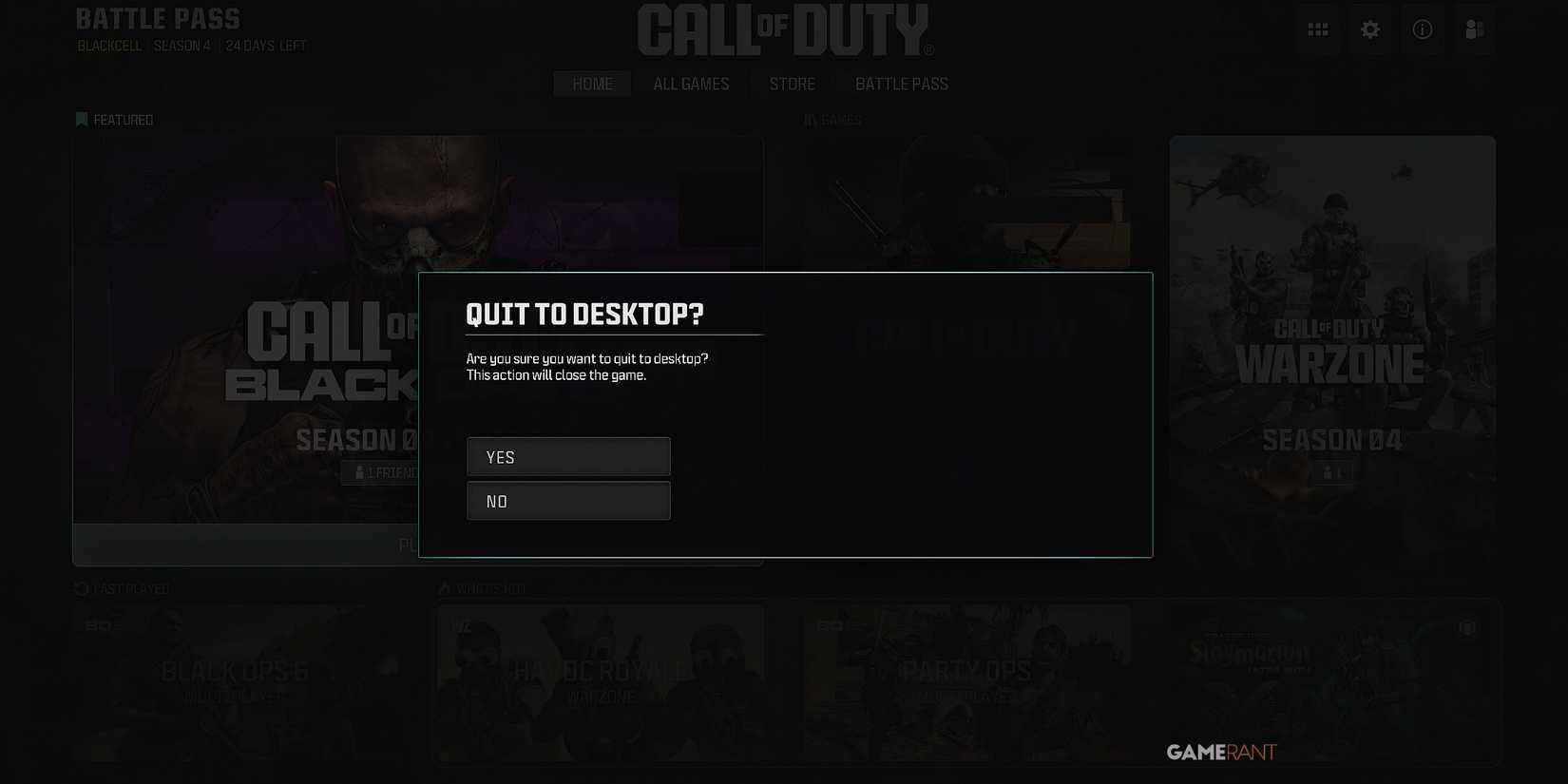Switch to the ALL GAMES tab
The width and height of the screenshot is (1568, 784).
point(691,84)
